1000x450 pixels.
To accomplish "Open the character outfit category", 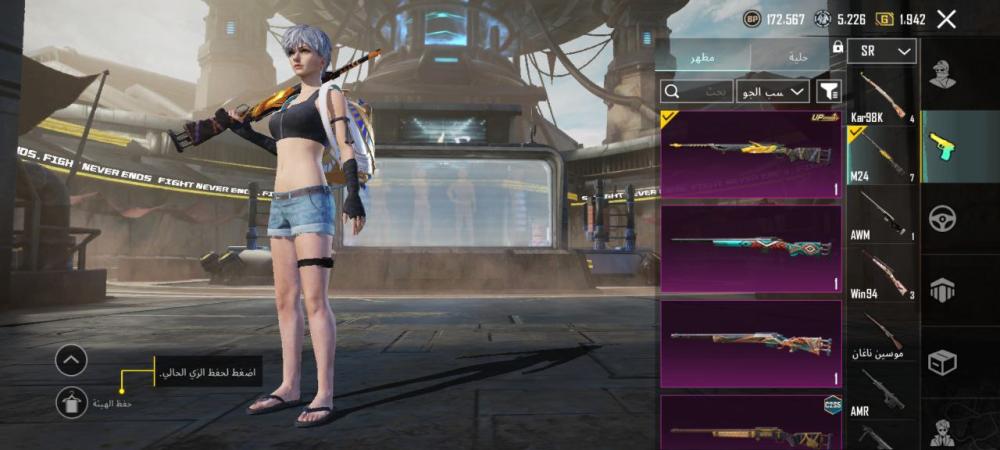I will [x=942, y=75].
